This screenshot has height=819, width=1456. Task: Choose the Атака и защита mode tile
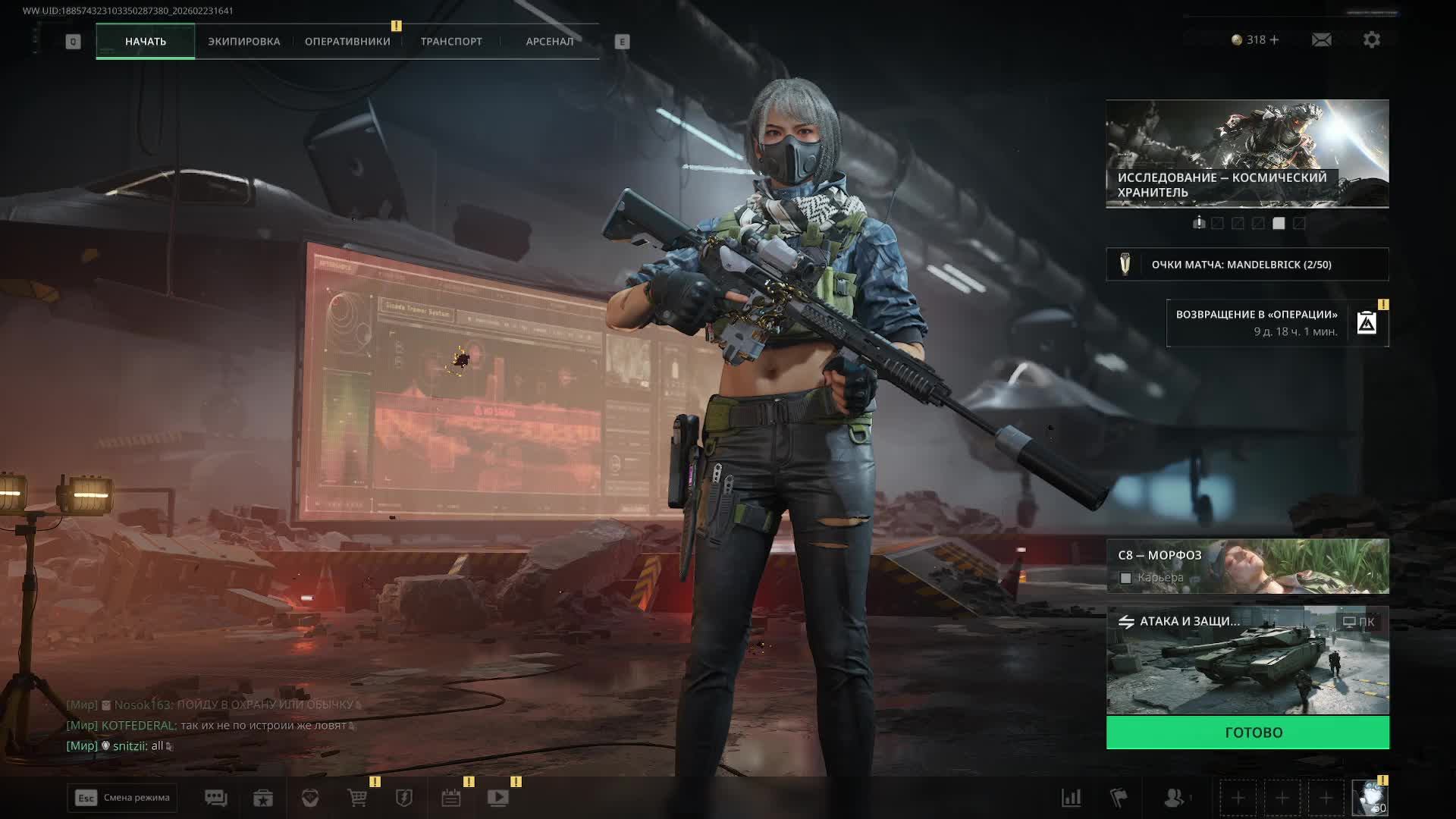(x=1247, y=660)
